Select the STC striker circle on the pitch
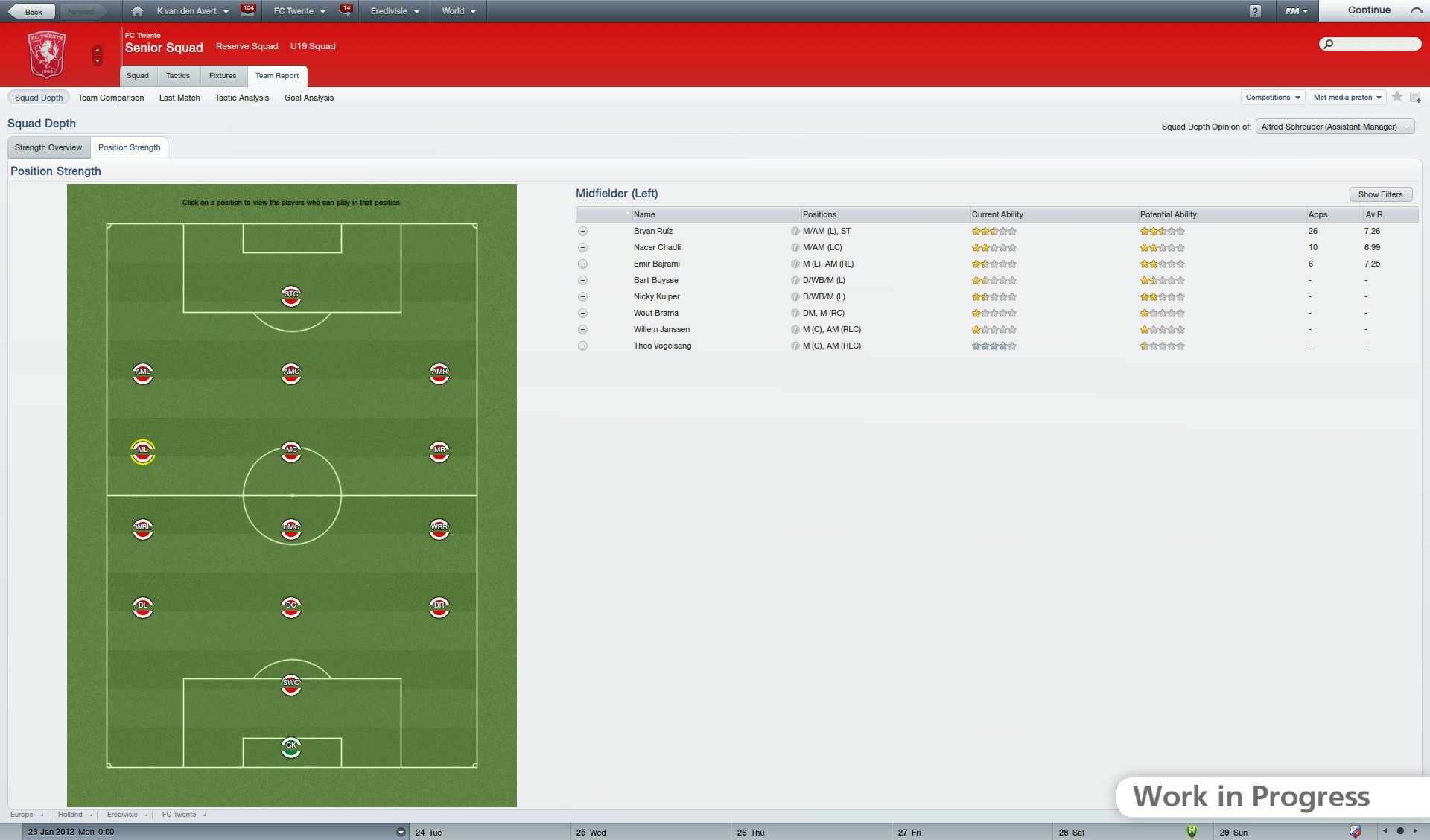The image size is (1430, 840). point(290,296)
